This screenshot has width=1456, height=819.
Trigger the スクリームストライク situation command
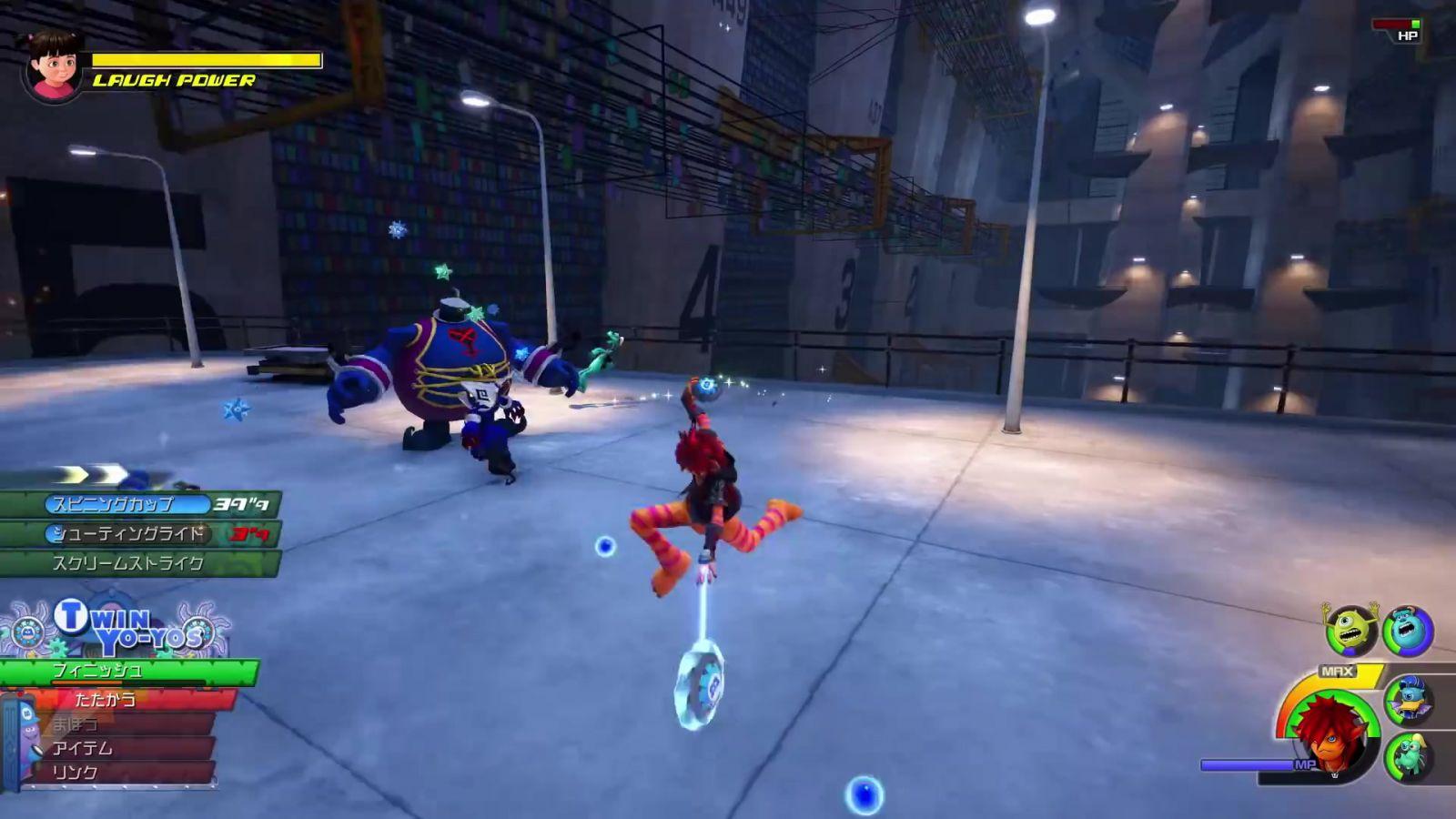(136, 563)
